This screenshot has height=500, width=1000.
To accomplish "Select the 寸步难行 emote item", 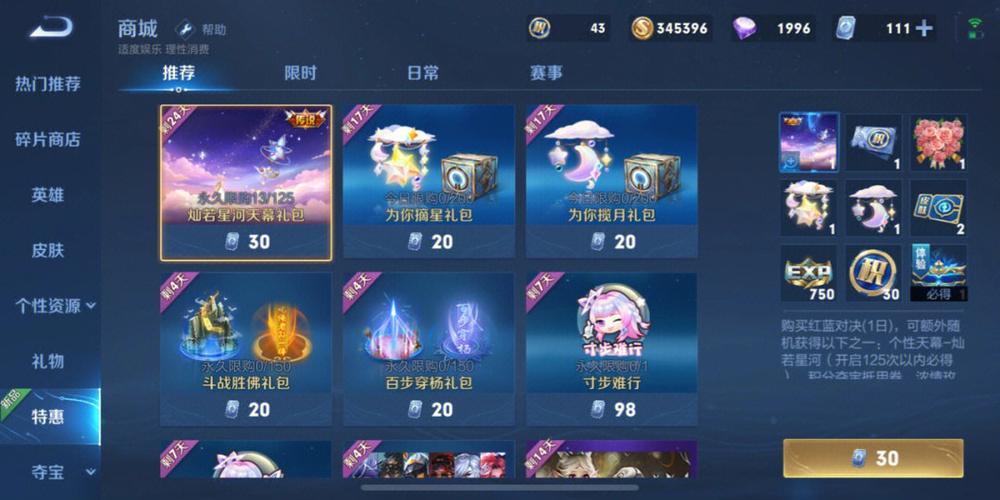I will point(612,350).
